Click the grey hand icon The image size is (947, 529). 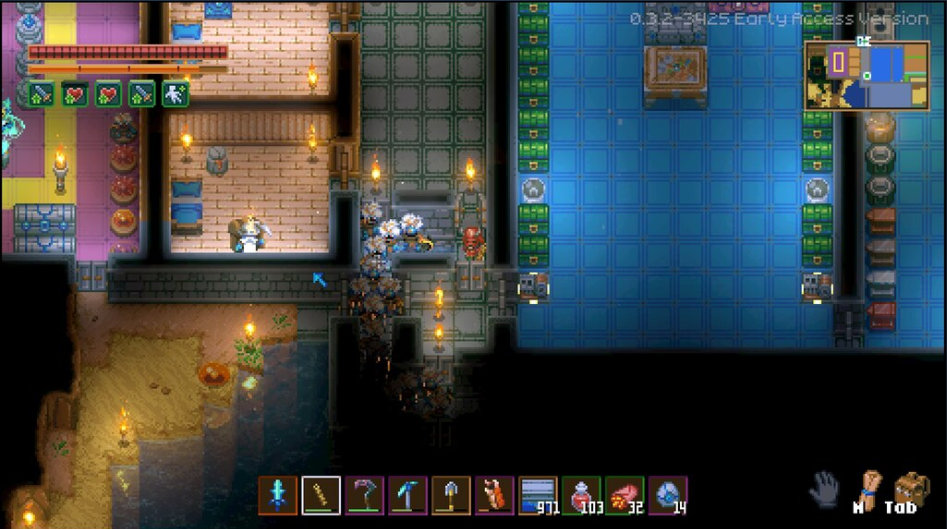pyautogui.click(x=823, y=490)
